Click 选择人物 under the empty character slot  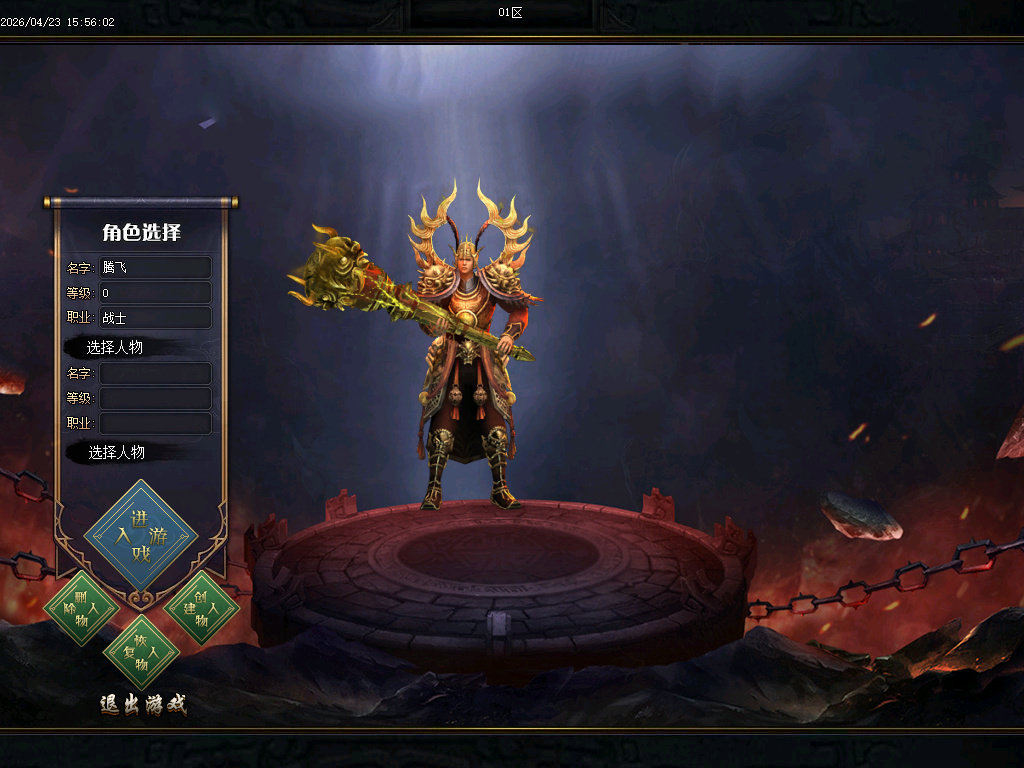116,452
